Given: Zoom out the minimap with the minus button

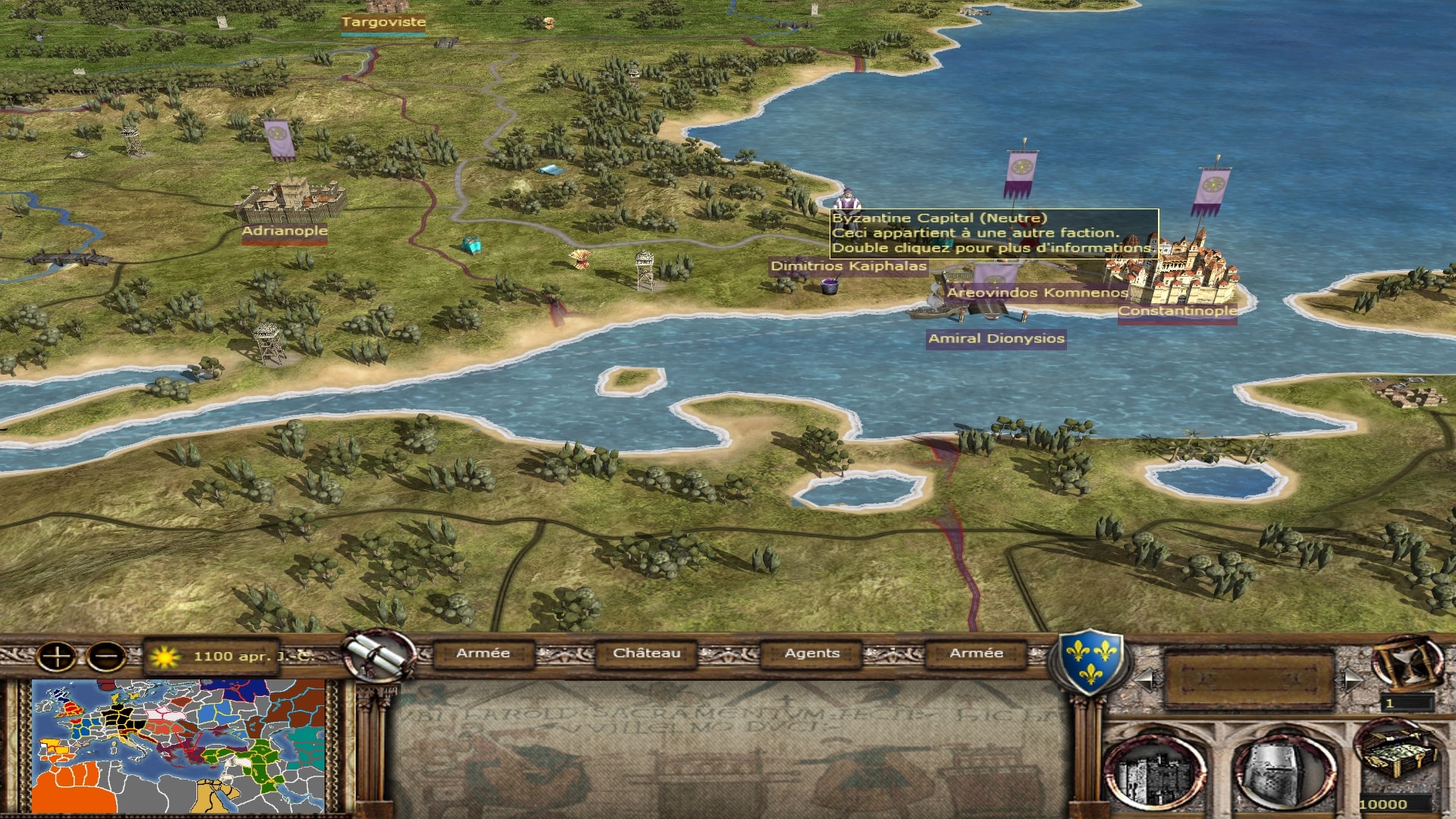Looking at the screenshot, I should 106,656.
